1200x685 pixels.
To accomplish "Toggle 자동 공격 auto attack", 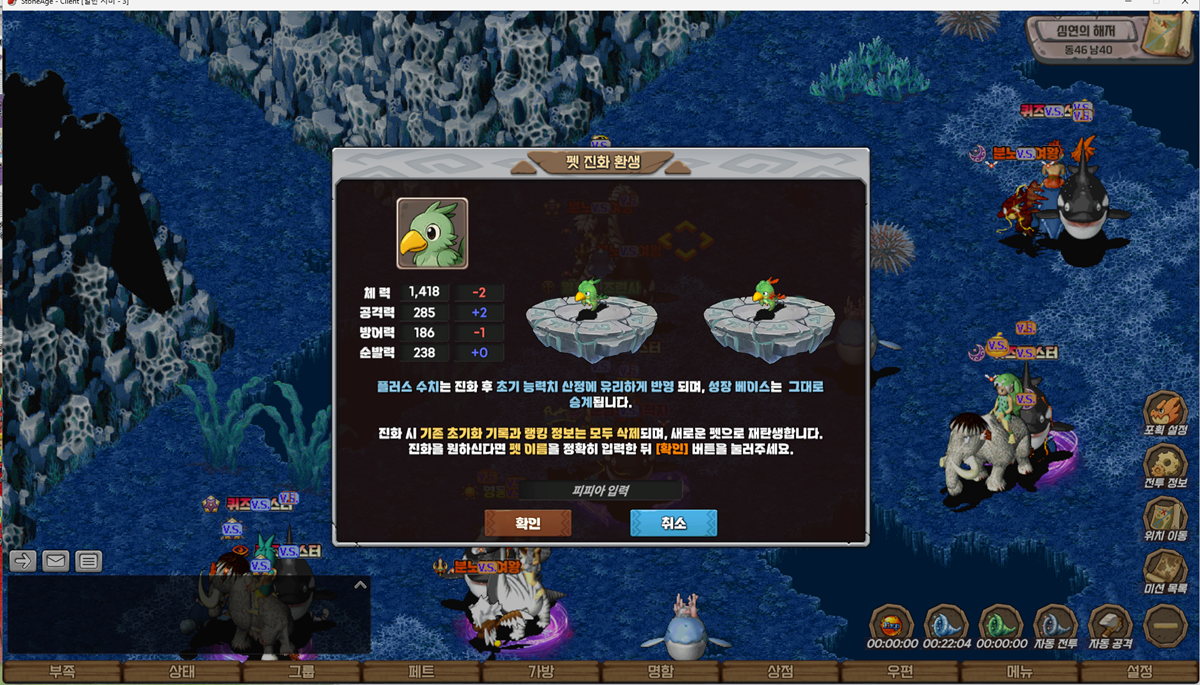I will click(x=1110, y=626).
